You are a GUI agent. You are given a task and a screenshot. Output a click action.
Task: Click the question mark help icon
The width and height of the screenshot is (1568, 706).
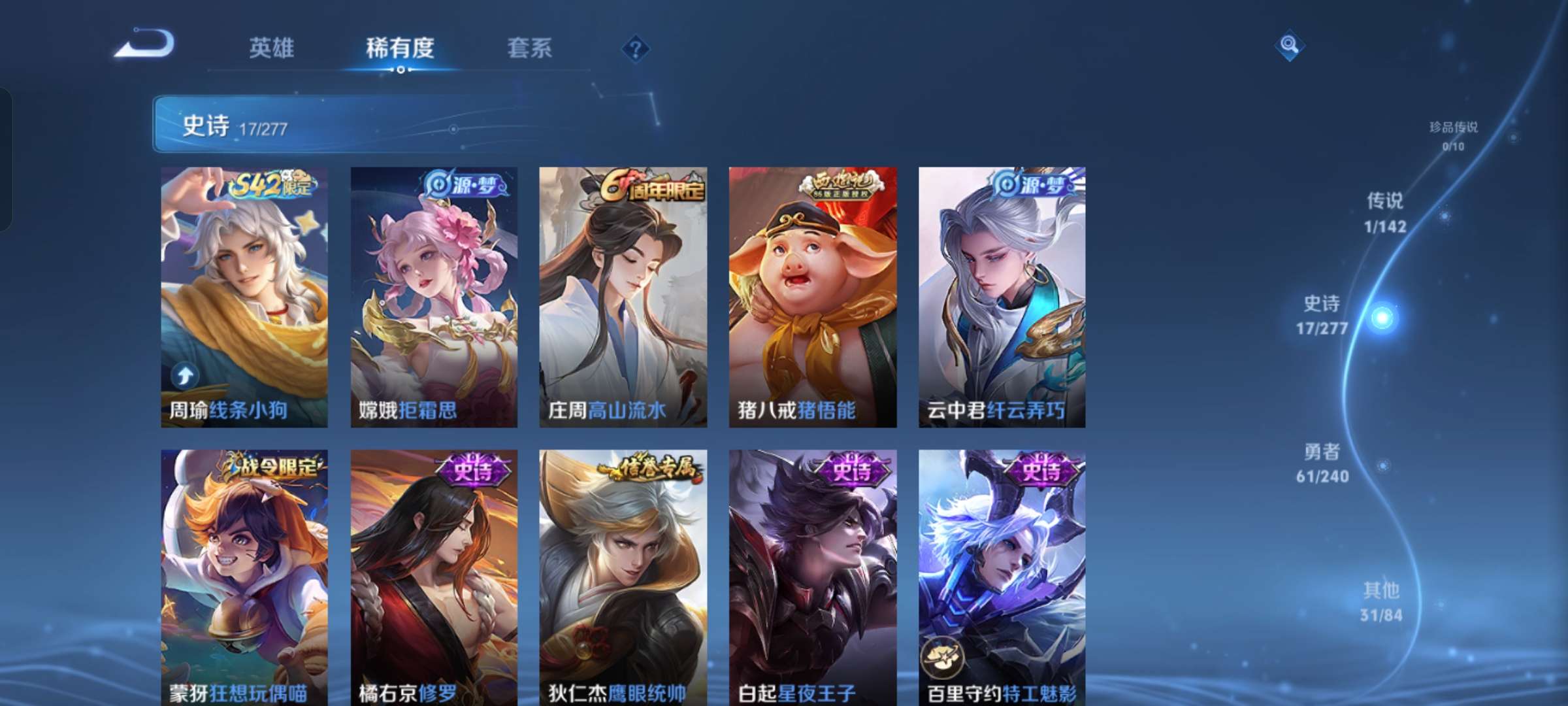(x=634, y=49)
